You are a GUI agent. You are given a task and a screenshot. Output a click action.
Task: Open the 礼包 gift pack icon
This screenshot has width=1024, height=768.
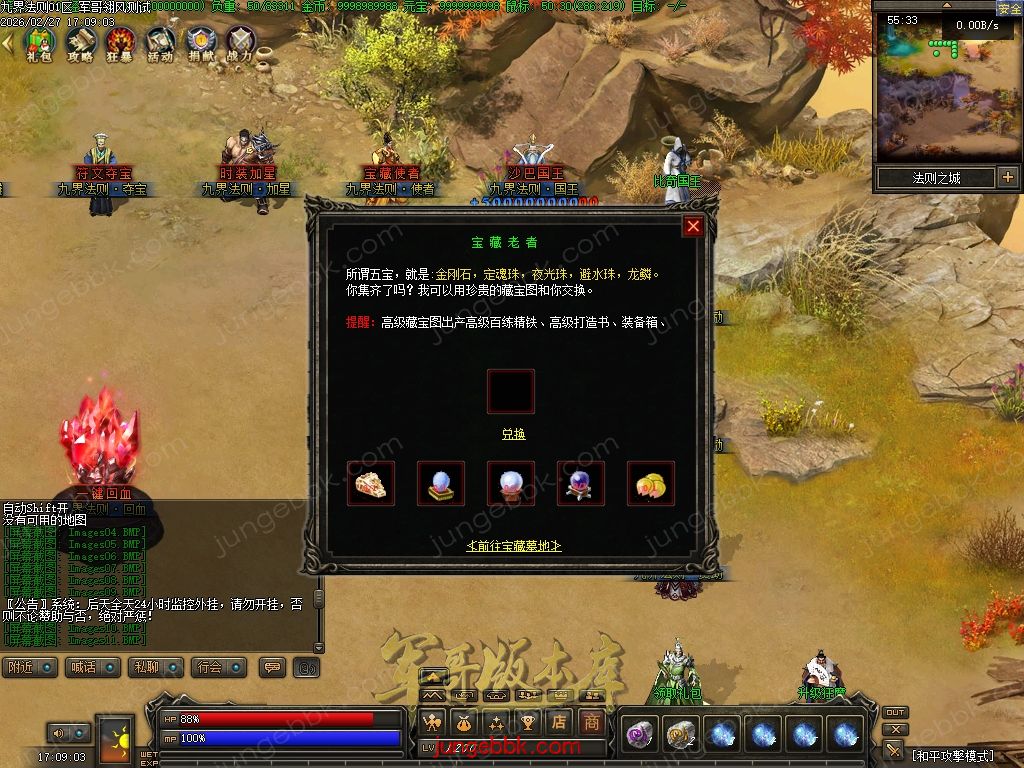coord(39,43)
